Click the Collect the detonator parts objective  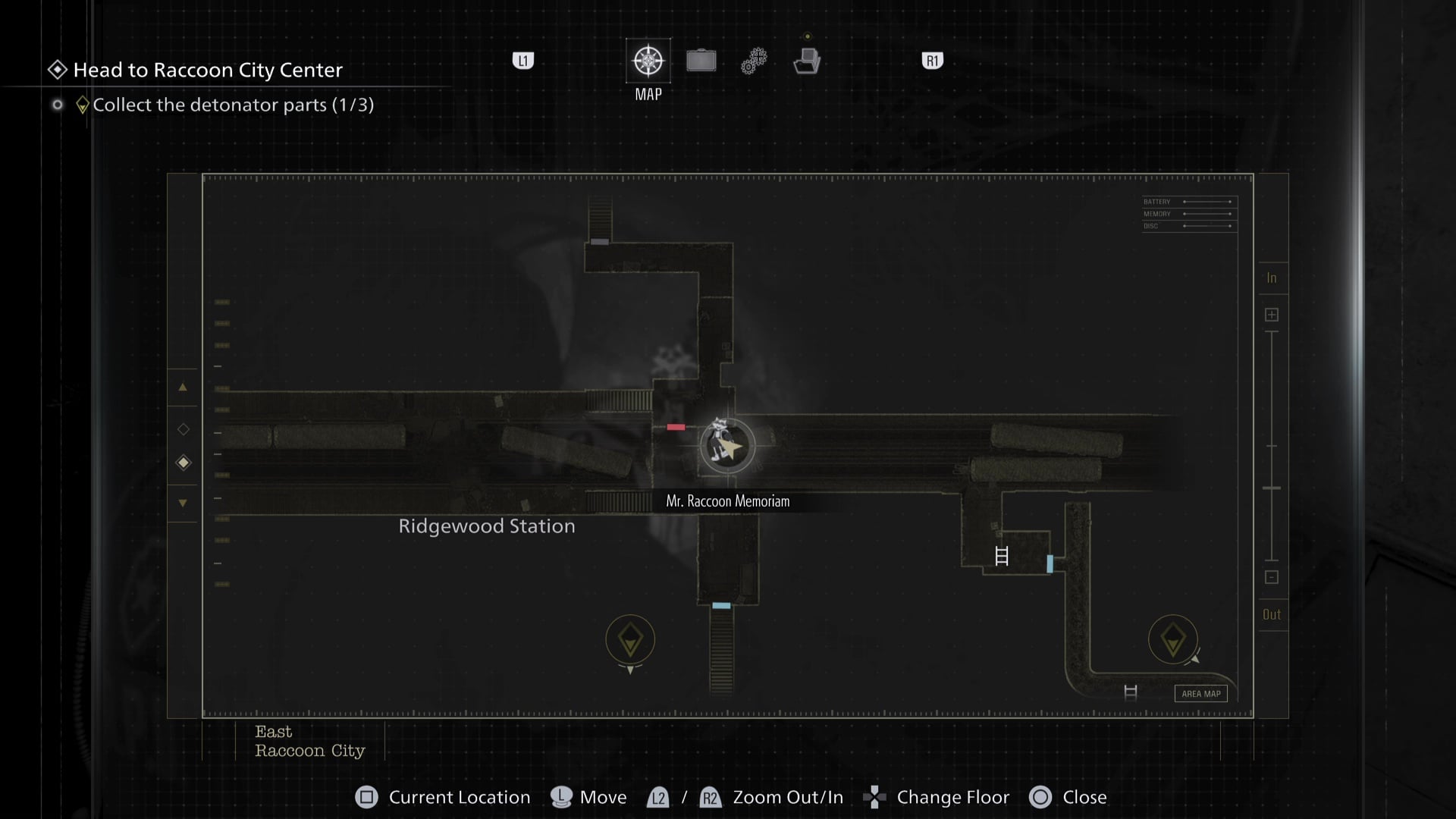pyautogui.click(x=233, y=105)
